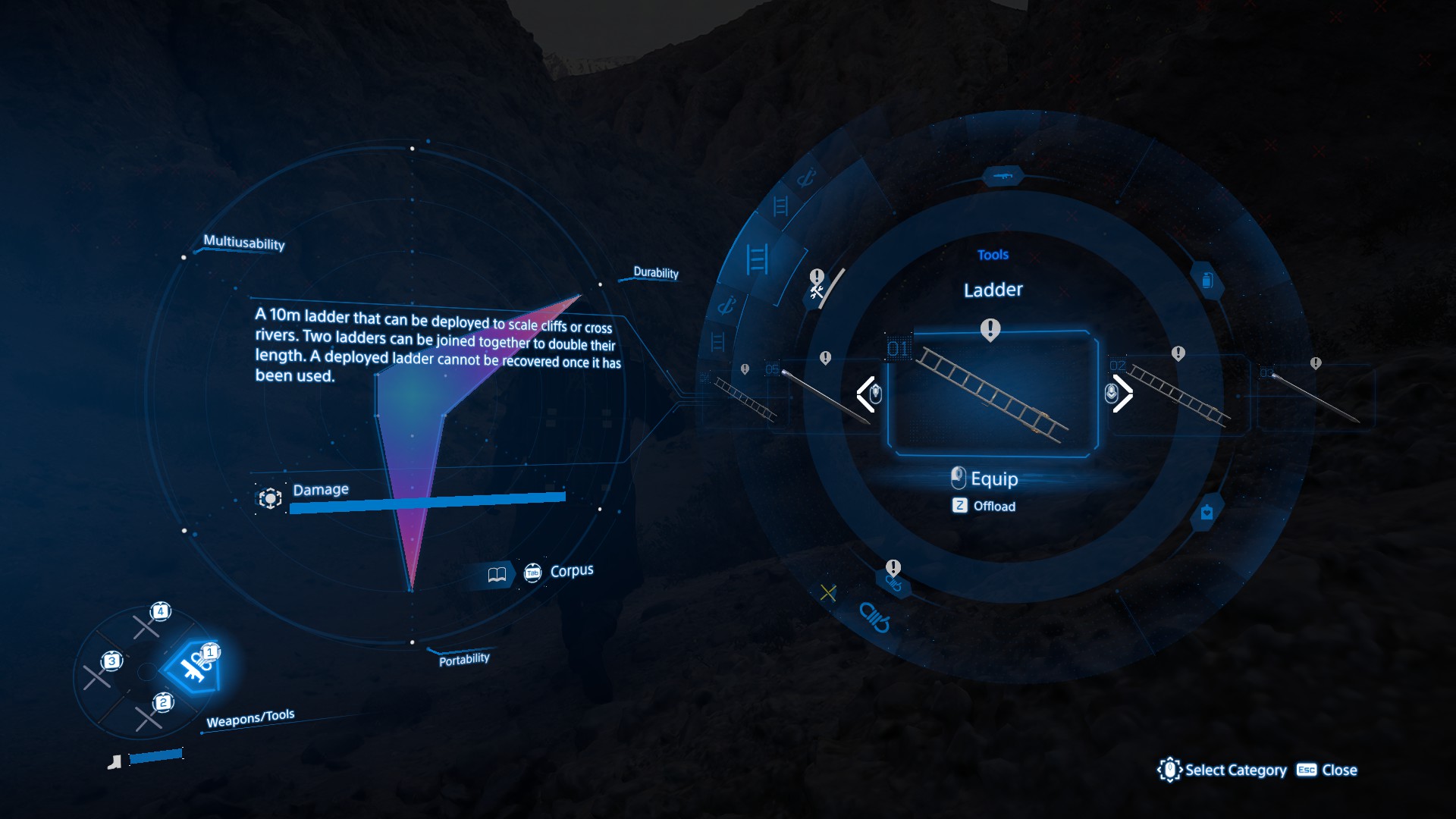Select the crossed tools category hexagon
This screenshot has width=1456, height=819.
817,291
